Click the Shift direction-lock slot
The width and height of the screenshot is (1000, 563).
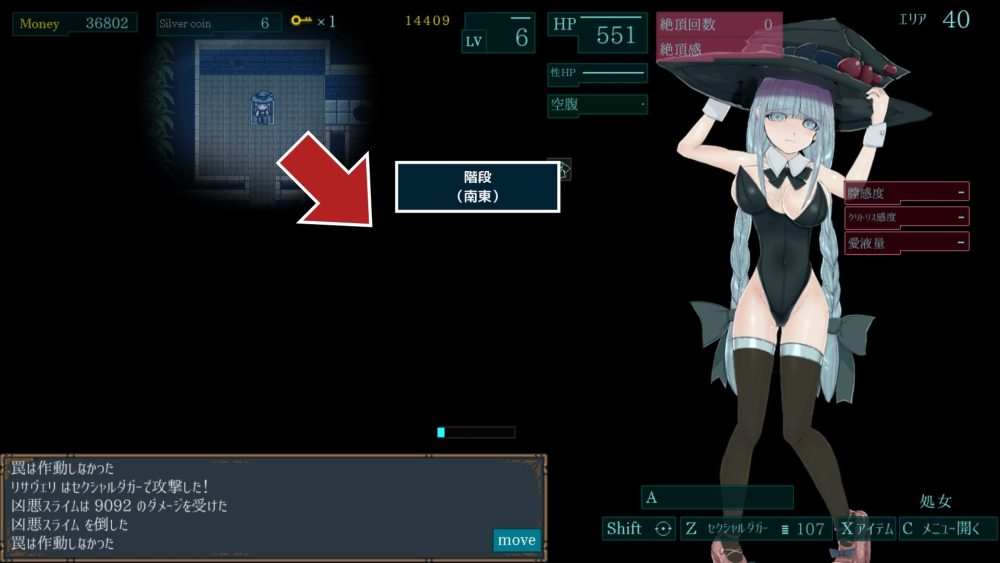[x=639, y=529]
